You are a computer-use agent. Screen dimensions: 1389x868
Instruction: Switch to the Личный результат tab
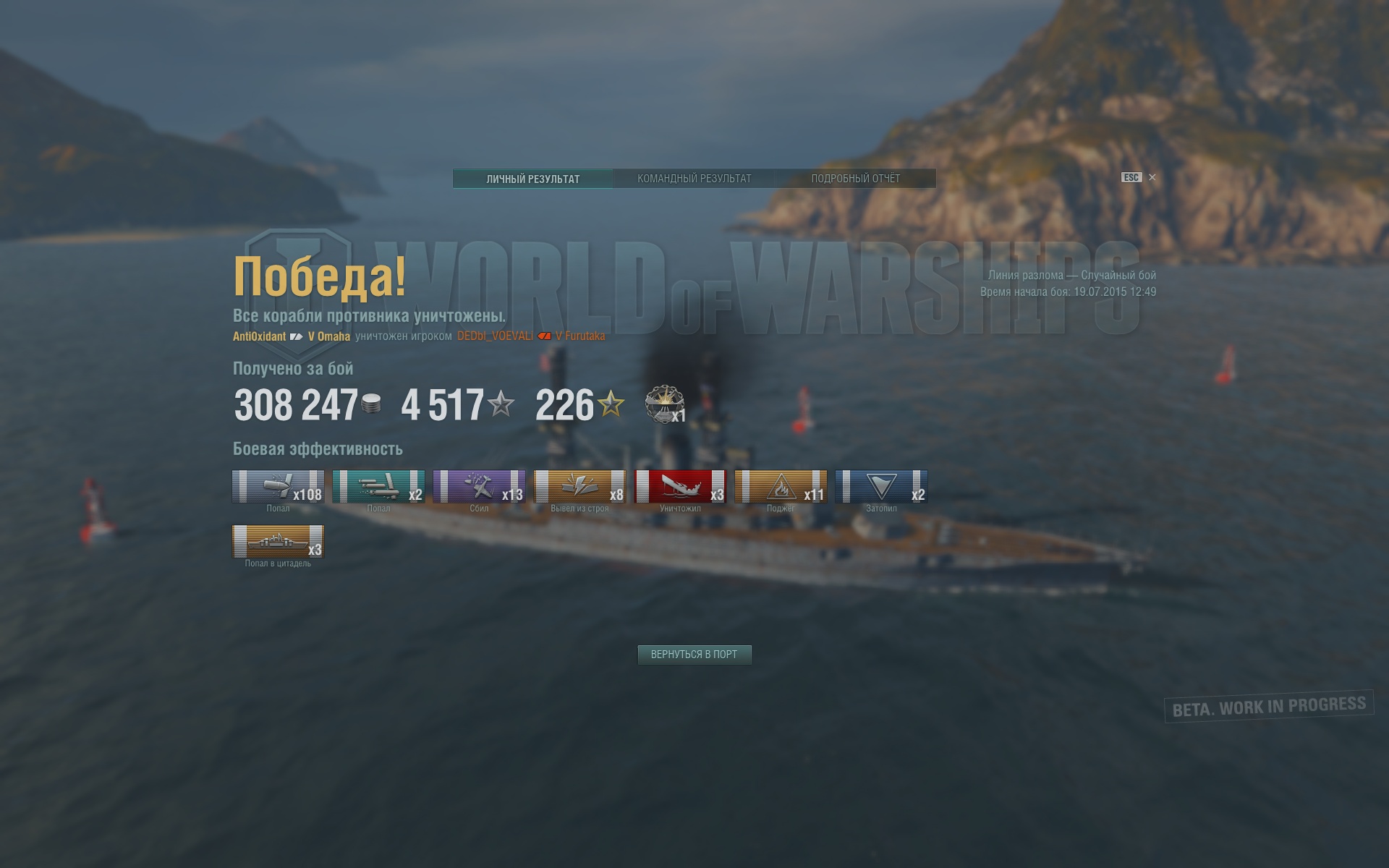[533, 179]
